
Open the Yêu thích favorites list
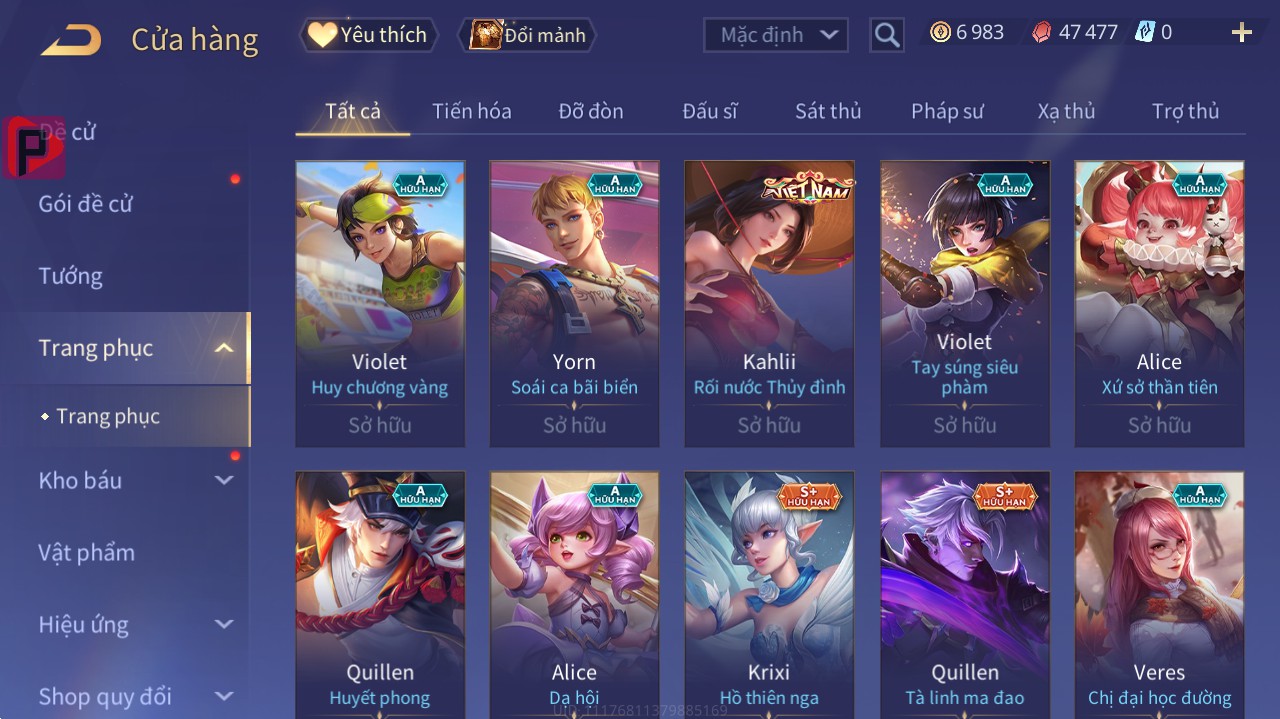click(x=368, y=35)
